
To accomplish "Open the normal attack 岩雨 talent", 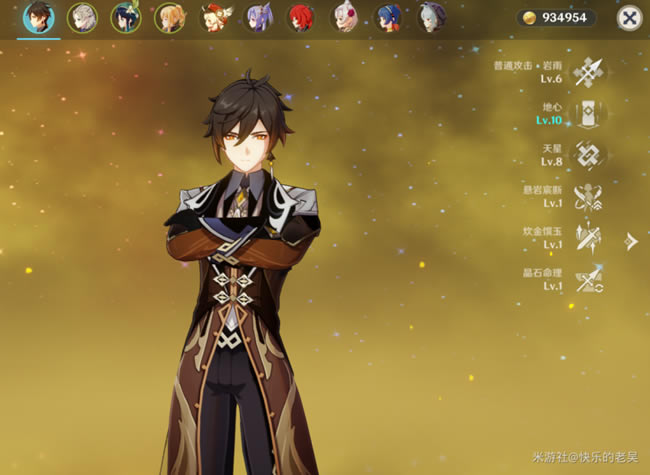I will [589, 71].
